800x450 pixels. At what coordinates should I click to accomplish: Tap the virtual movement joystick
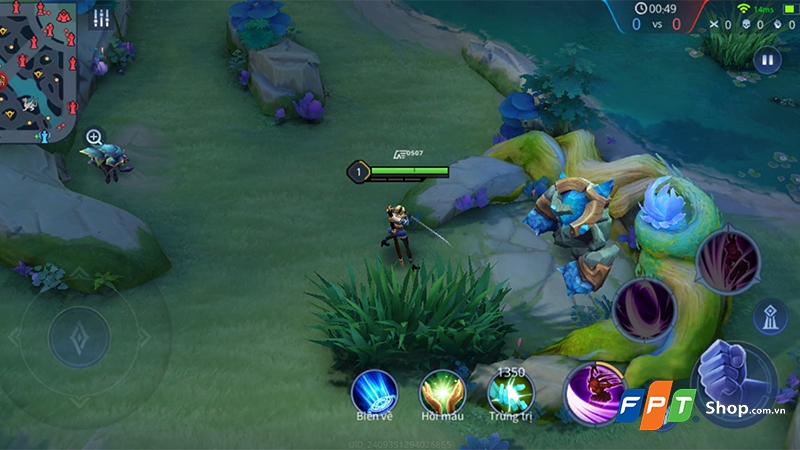tap(80, 336)
